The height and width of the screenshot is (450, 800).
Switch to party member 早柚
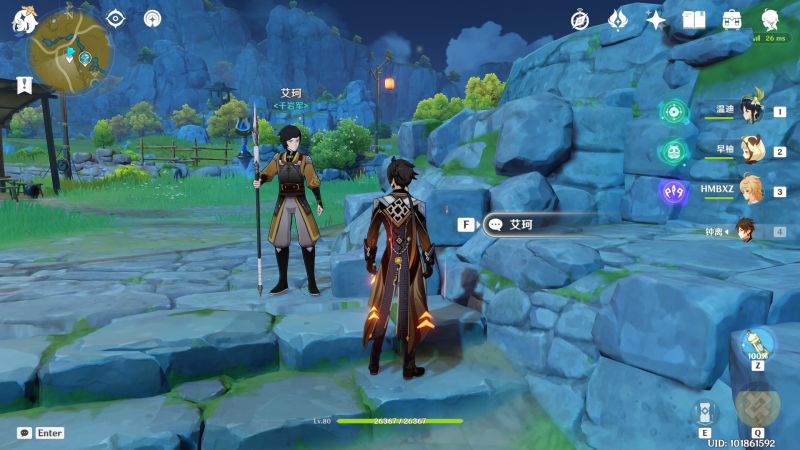[x=748, y=151]
